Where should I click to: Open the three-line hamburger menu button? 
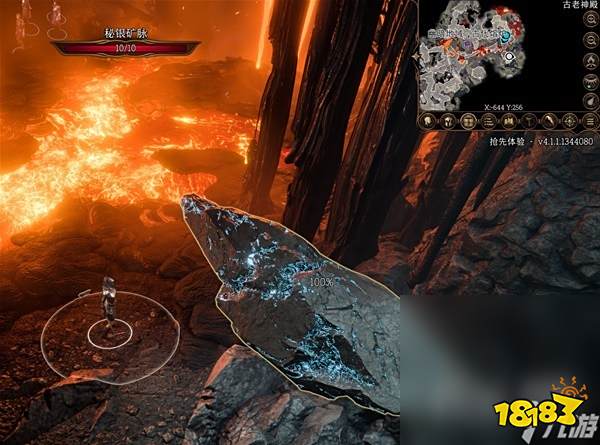591,119
